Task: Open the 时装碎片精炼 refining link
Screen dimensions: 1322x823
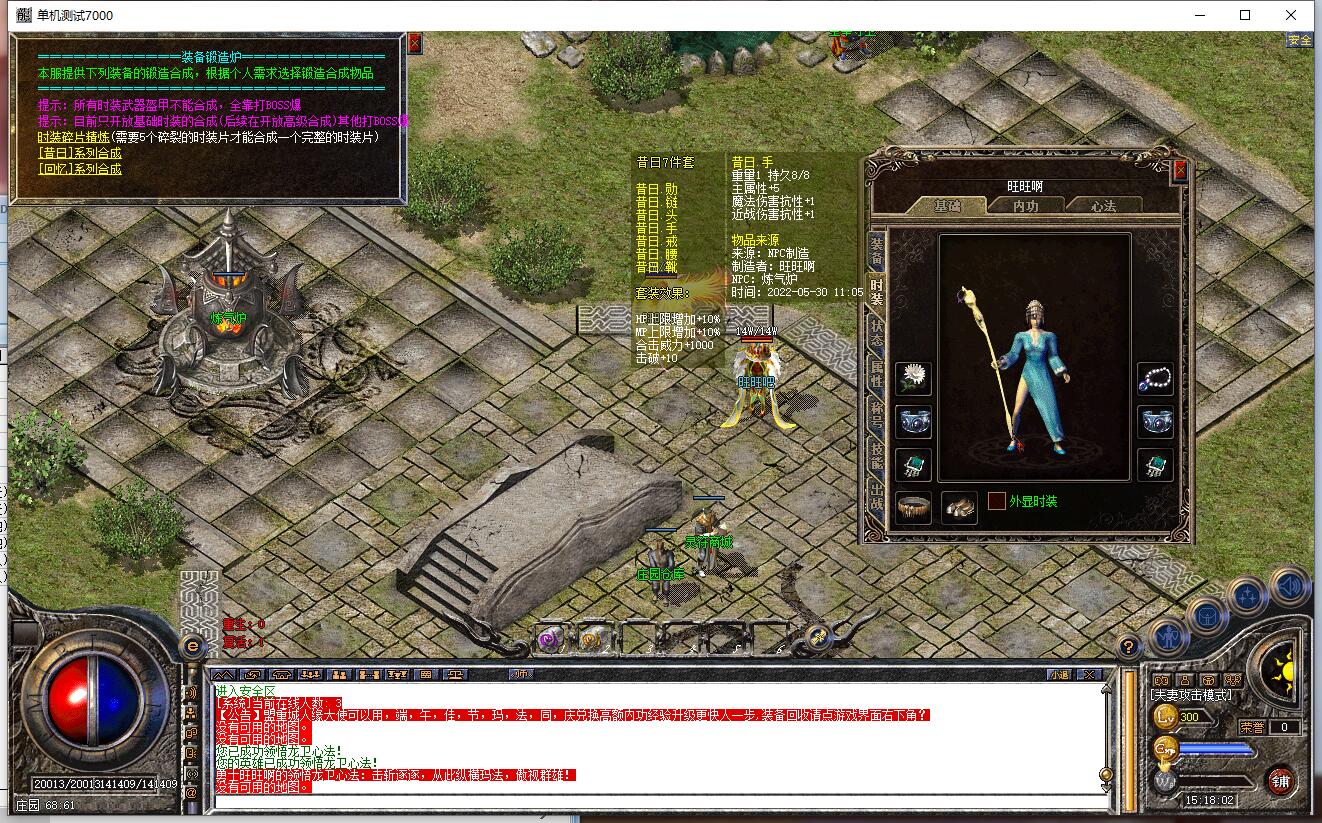Action: click(x=73, y=137)
